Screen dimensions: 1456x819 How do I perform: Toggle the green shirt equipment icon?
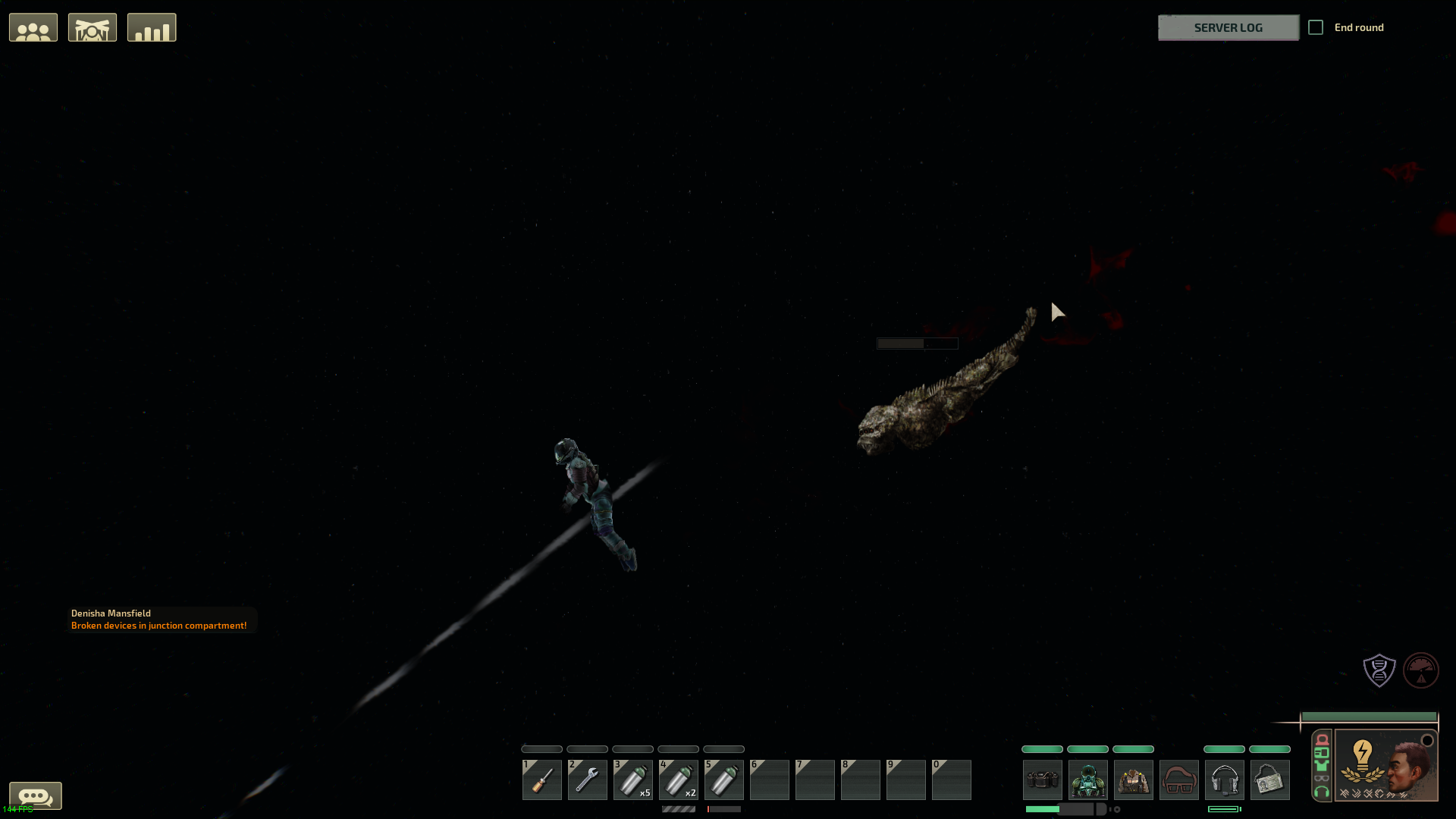(1323, 765)
